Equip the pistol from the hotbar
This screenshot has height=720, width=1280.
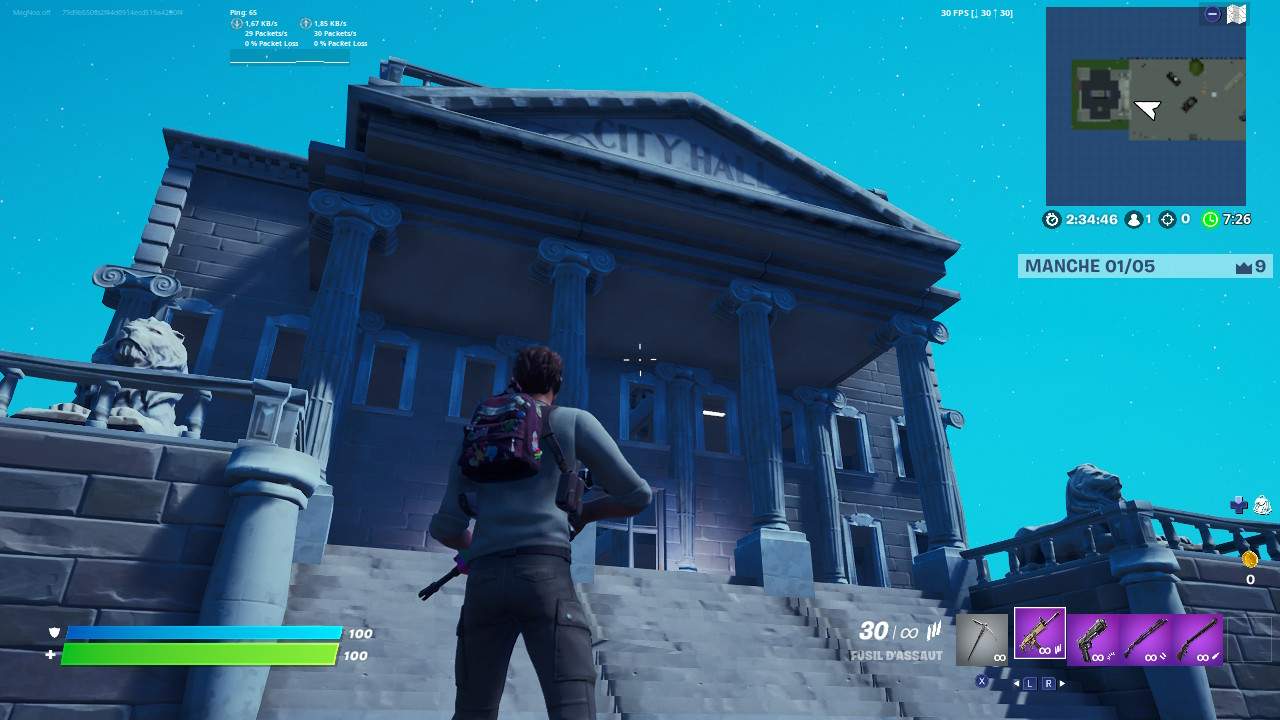(1093, 638)
